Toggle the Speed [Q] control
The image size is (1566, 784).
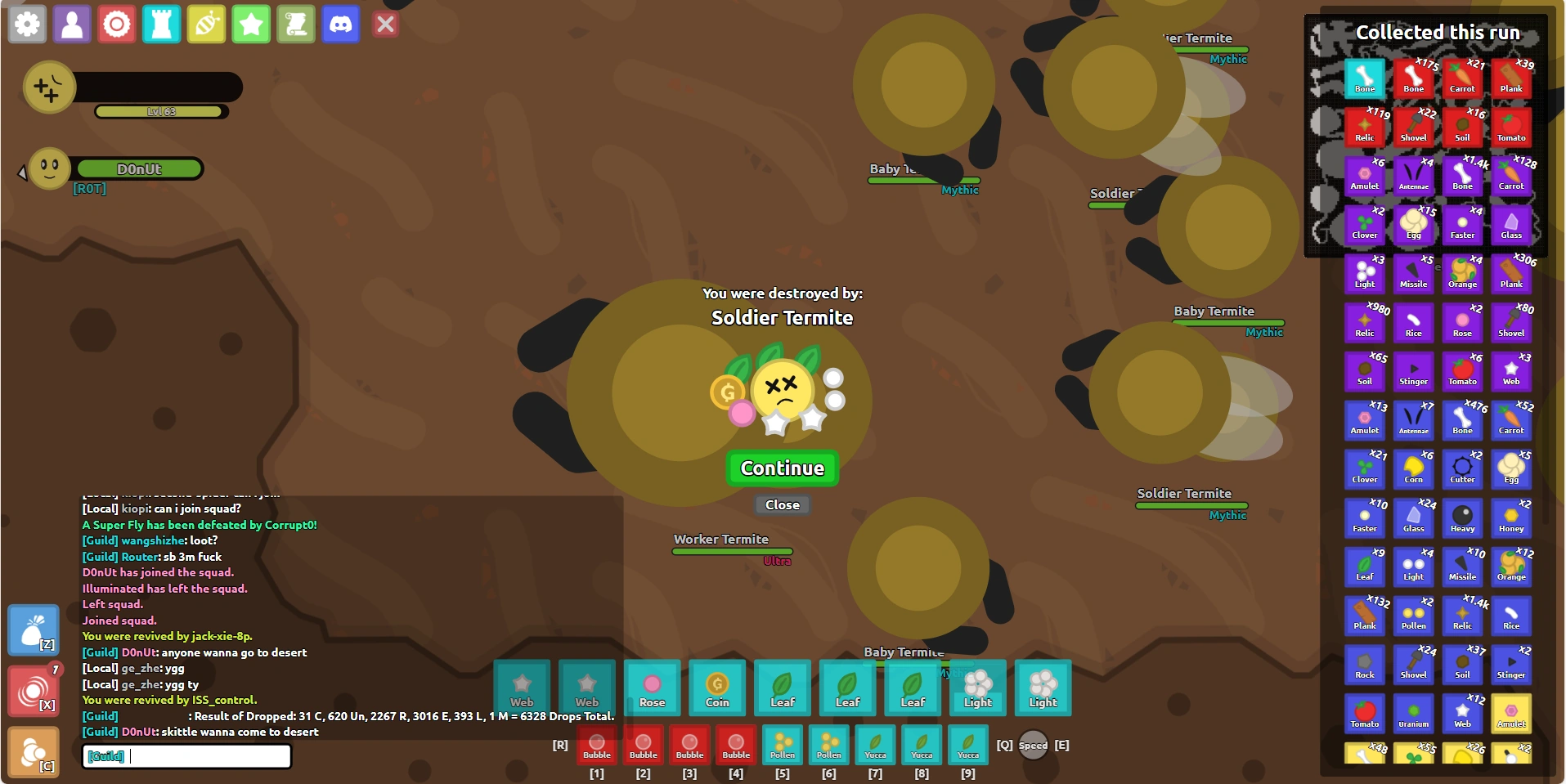(x=1033, y=746)
